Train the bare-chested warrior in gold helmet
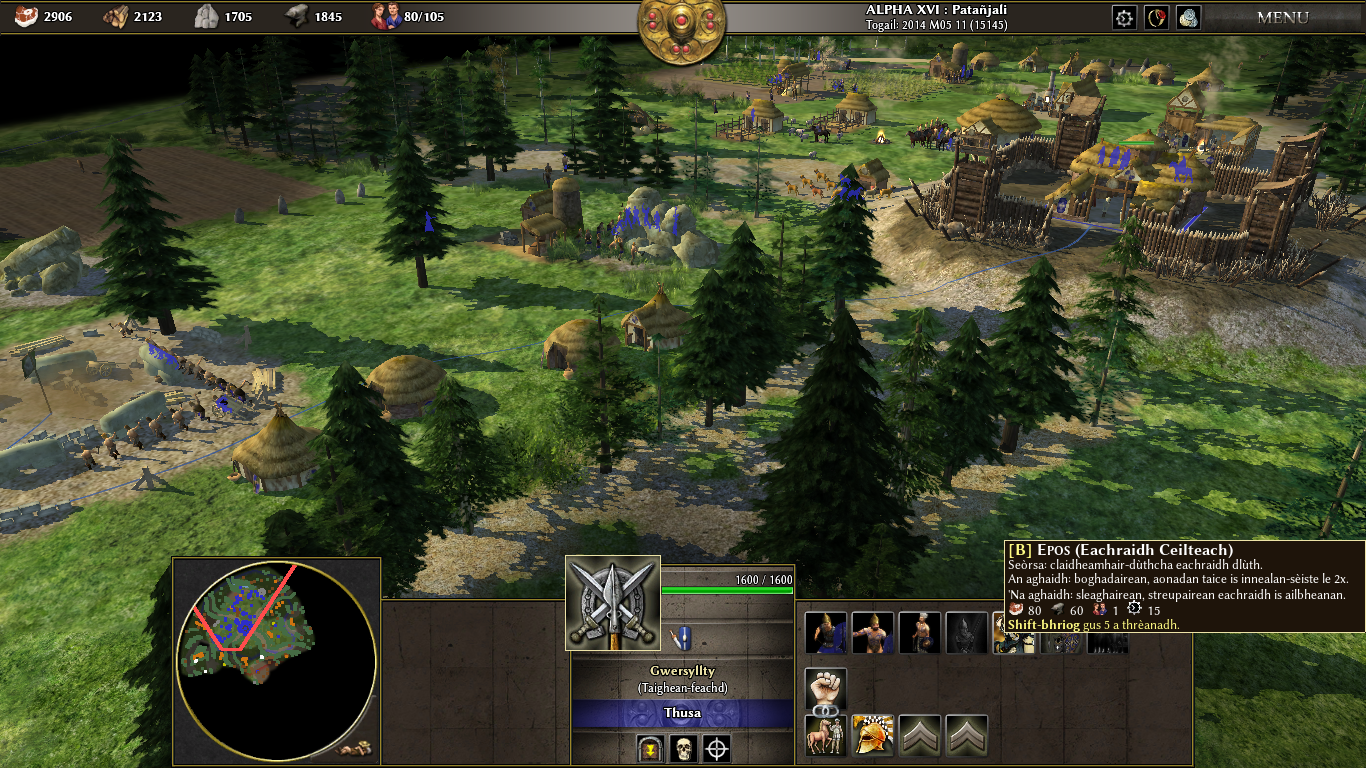Viewport: 1366px width, 768px height. [x=872, y=633]
